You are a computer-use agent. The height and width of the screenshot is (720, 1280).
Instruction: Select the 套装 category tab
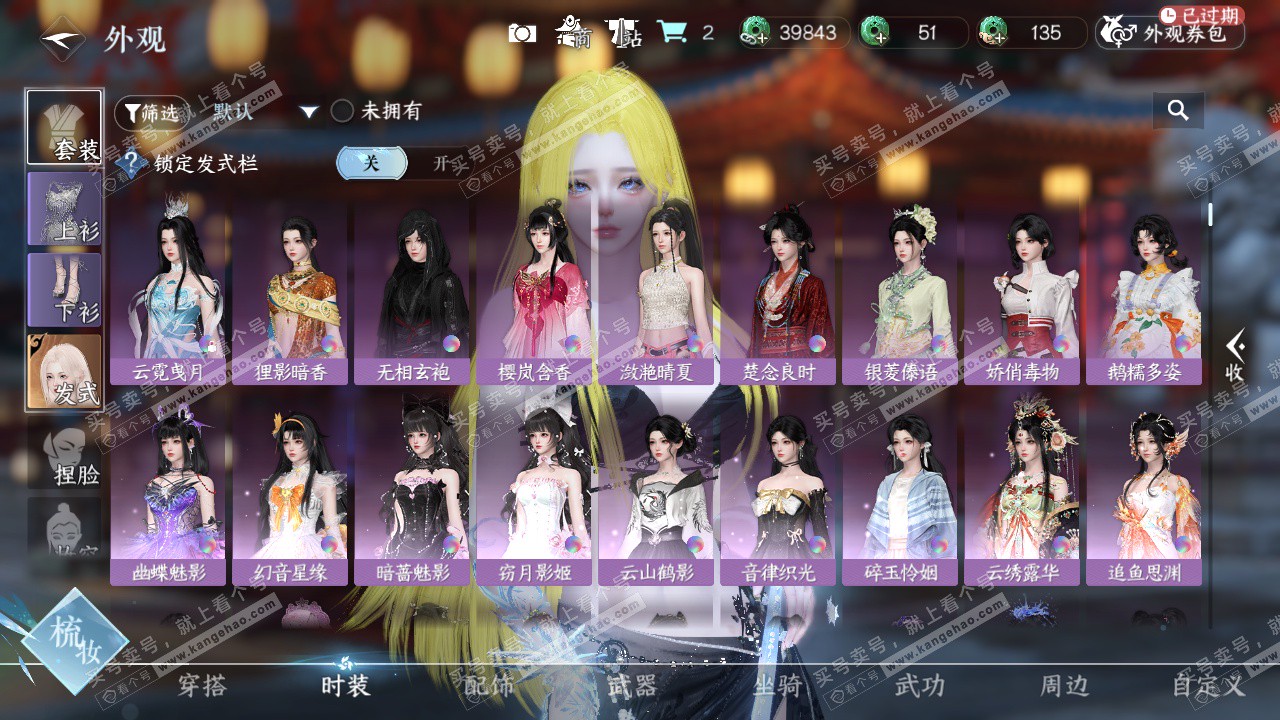[x=65, y=127]
